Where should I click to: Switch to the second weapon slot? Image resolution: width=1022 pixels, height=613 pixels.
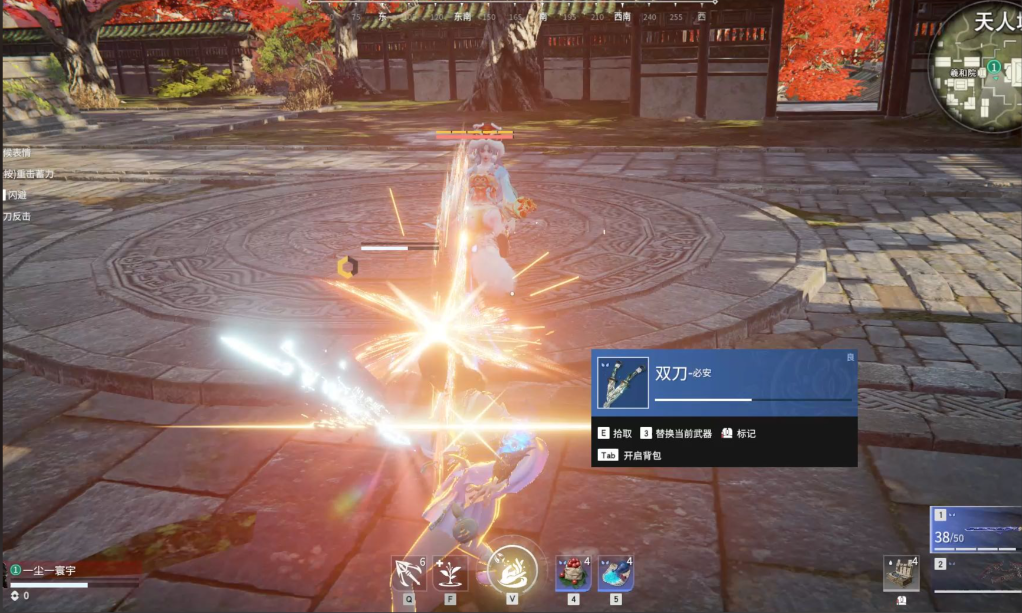[976, 576]
